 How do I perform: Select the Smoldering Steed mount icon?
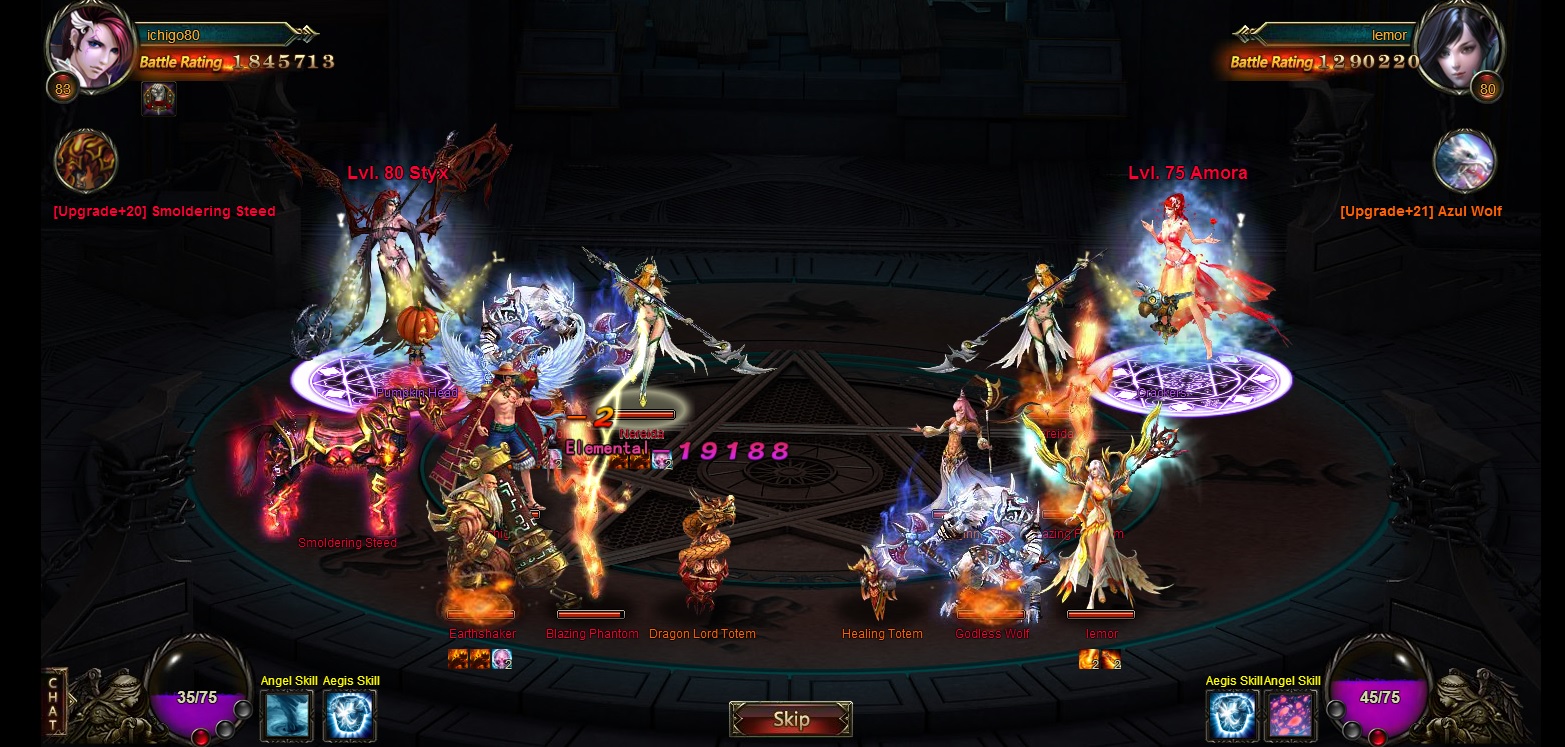click(x=86, y=160)
